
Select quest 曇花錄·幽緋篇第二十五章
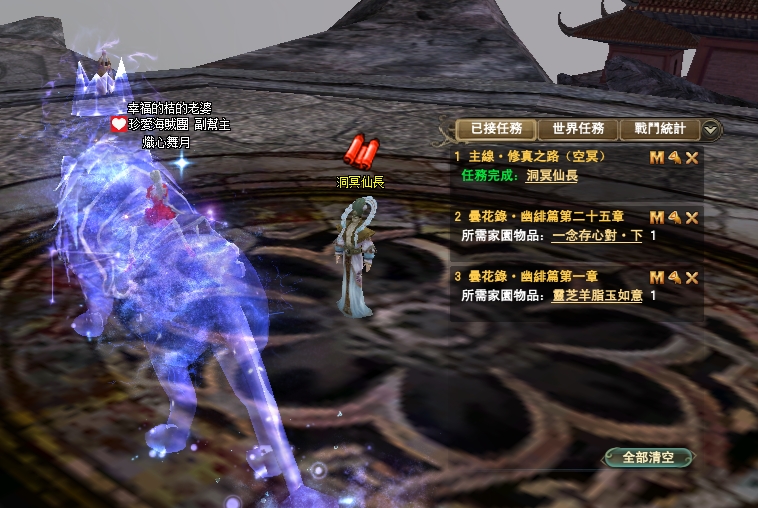point(546,217)
